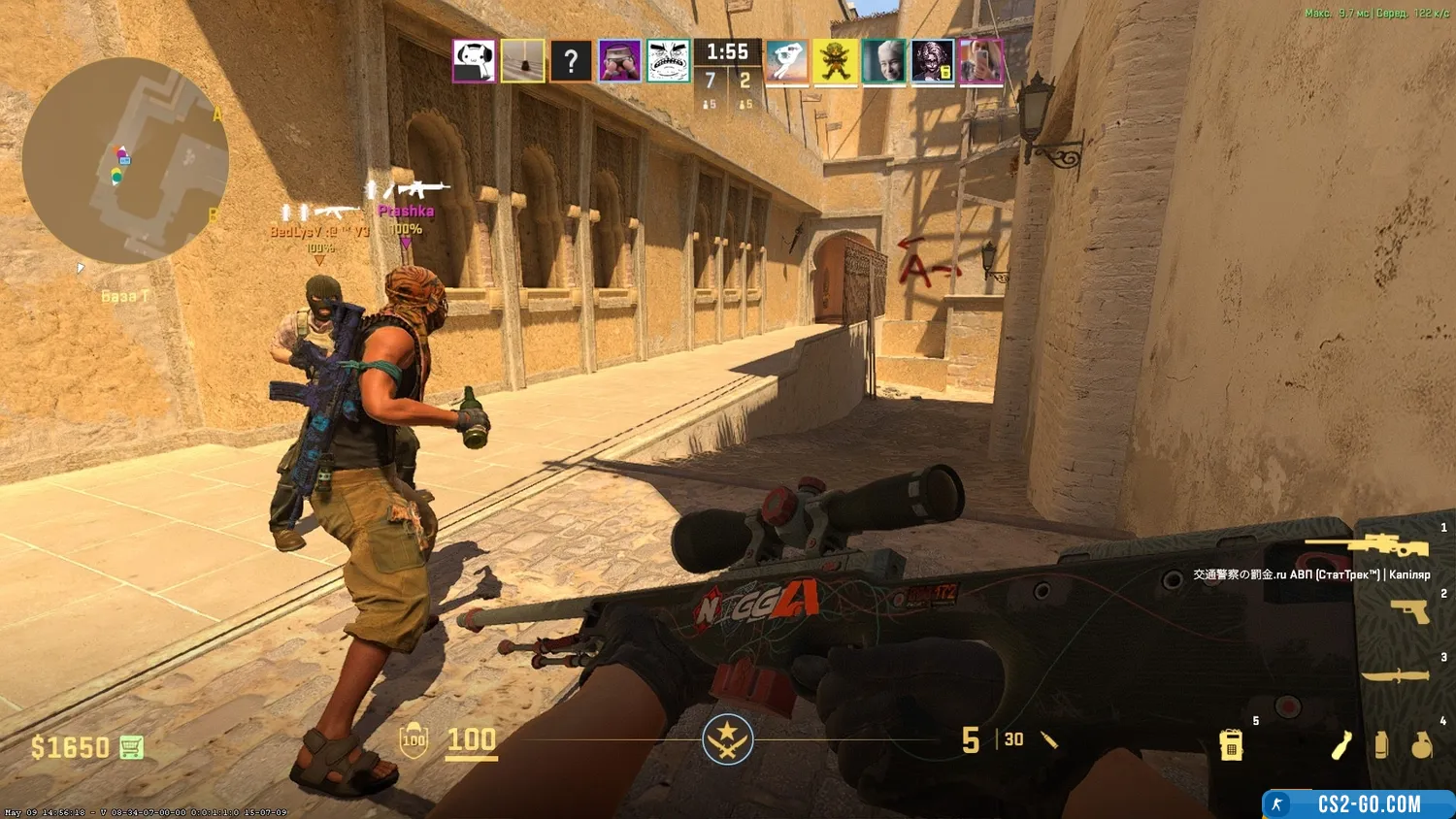Image resolution: width=1456 pixels, height=819 pixels.
Task: Click the team emblem star icon
Action: [x=727, y=740]
